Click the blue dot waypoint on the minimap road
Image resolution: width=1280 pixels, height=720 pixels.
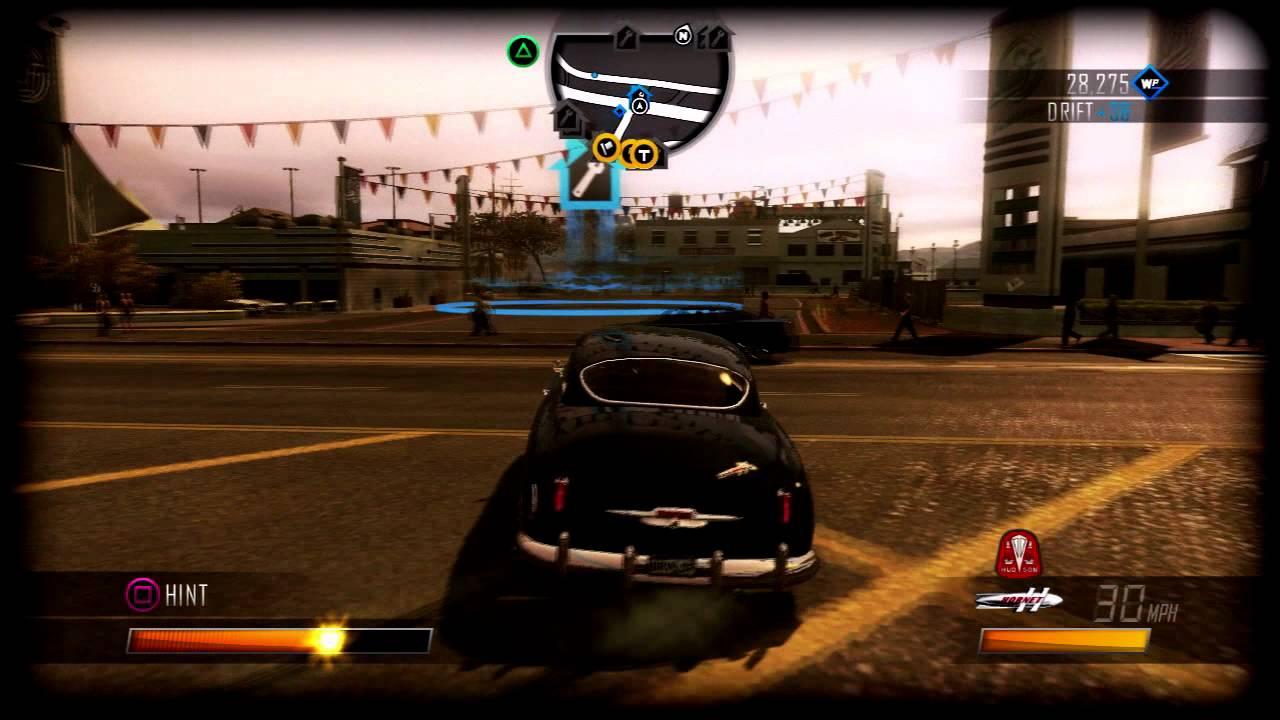click(594, 74)
